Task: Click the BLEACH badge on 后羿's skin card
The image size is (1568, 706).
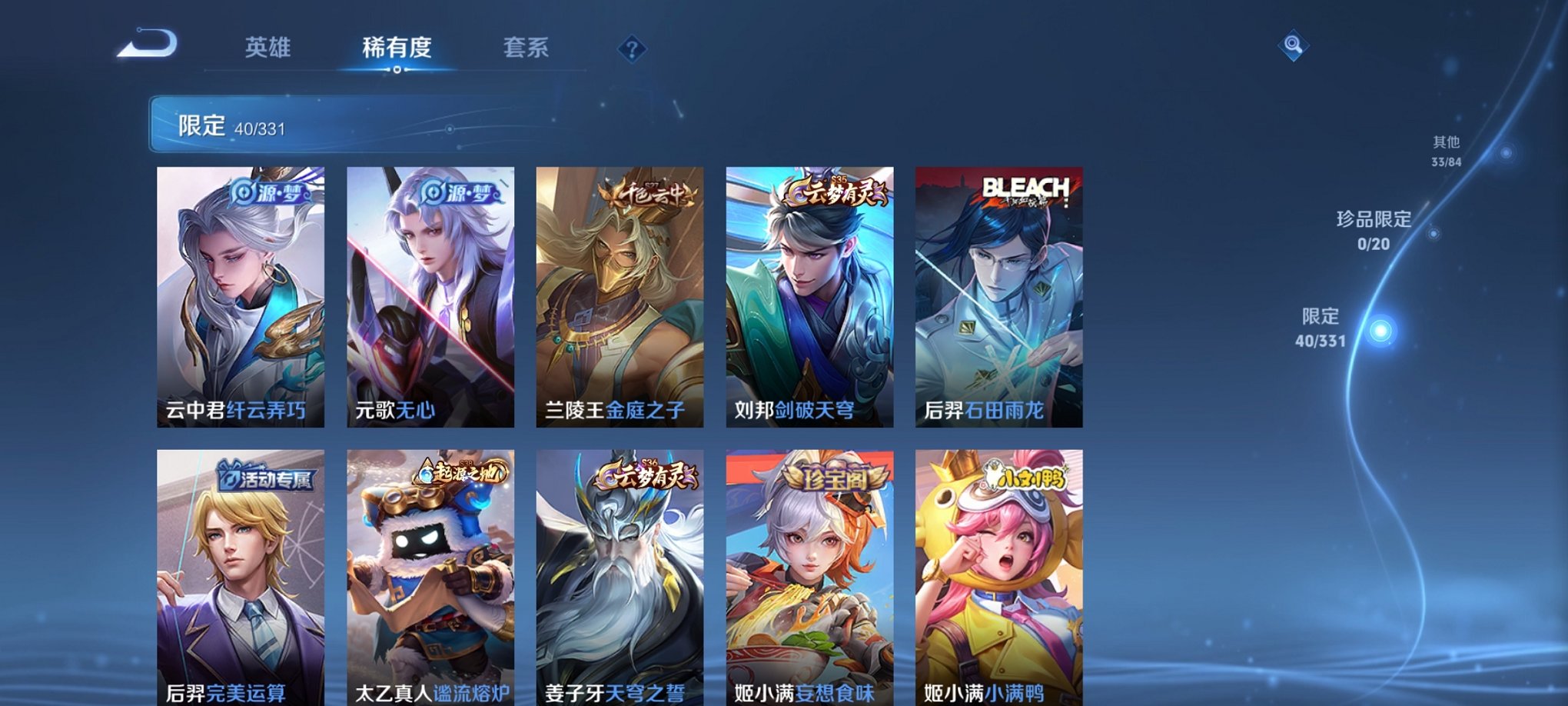Action: 1025,187
